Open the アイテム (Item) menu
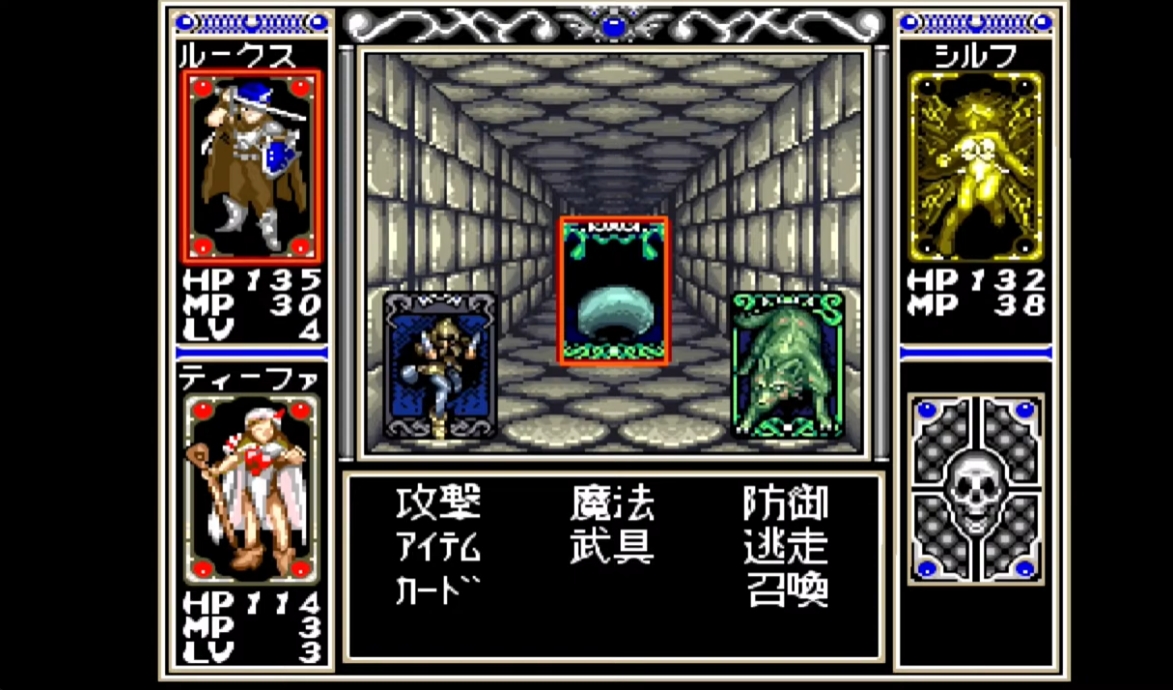Screen dimensions: 1173x690 [438, 547]
